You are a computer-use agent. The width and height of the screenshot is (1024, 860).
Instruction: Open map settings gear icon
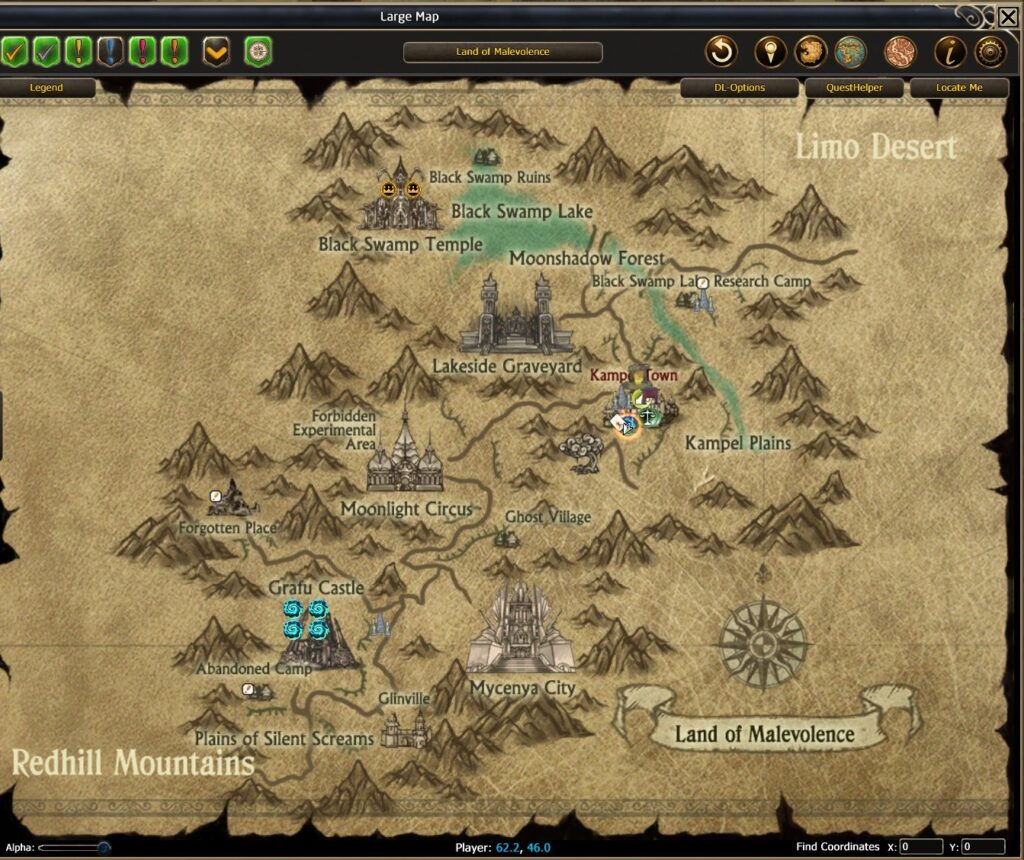[x=990, y=51]
